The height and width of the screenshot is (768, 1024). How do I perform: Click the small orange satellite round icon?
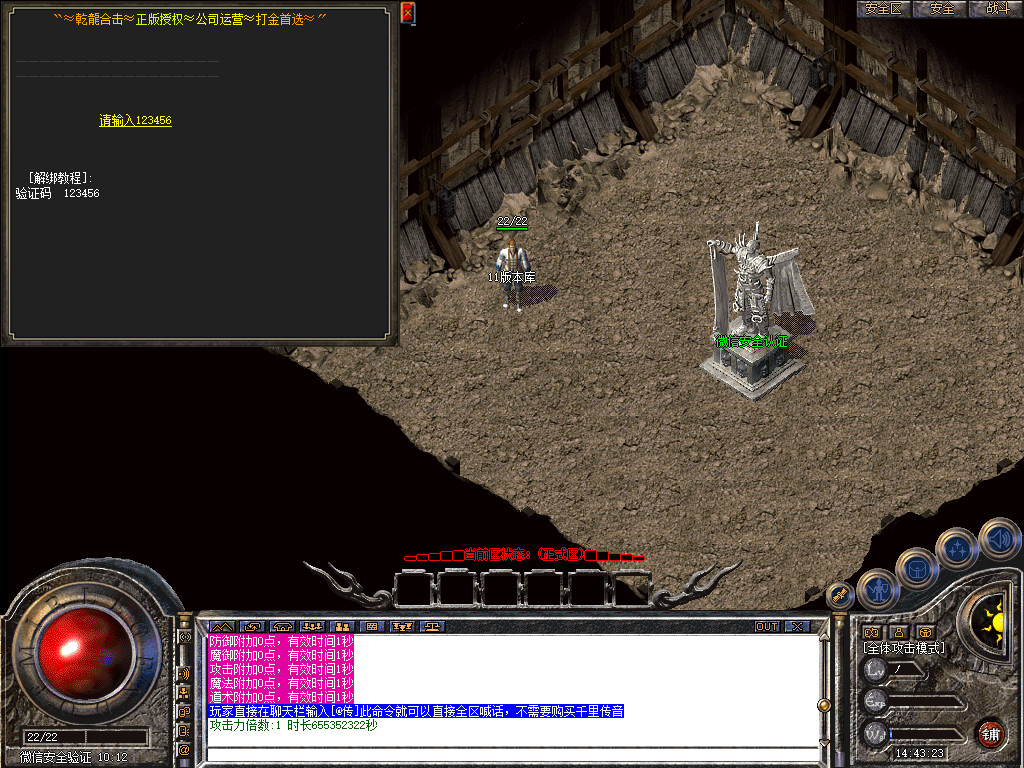[x=840, y=596]
